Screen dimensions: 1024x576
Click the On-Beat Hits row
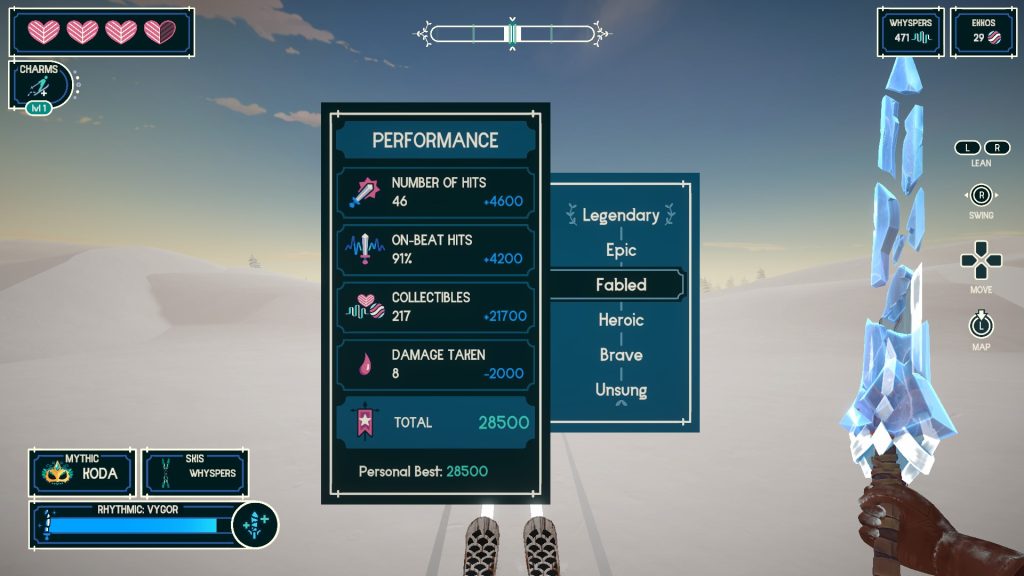point(435,249)
